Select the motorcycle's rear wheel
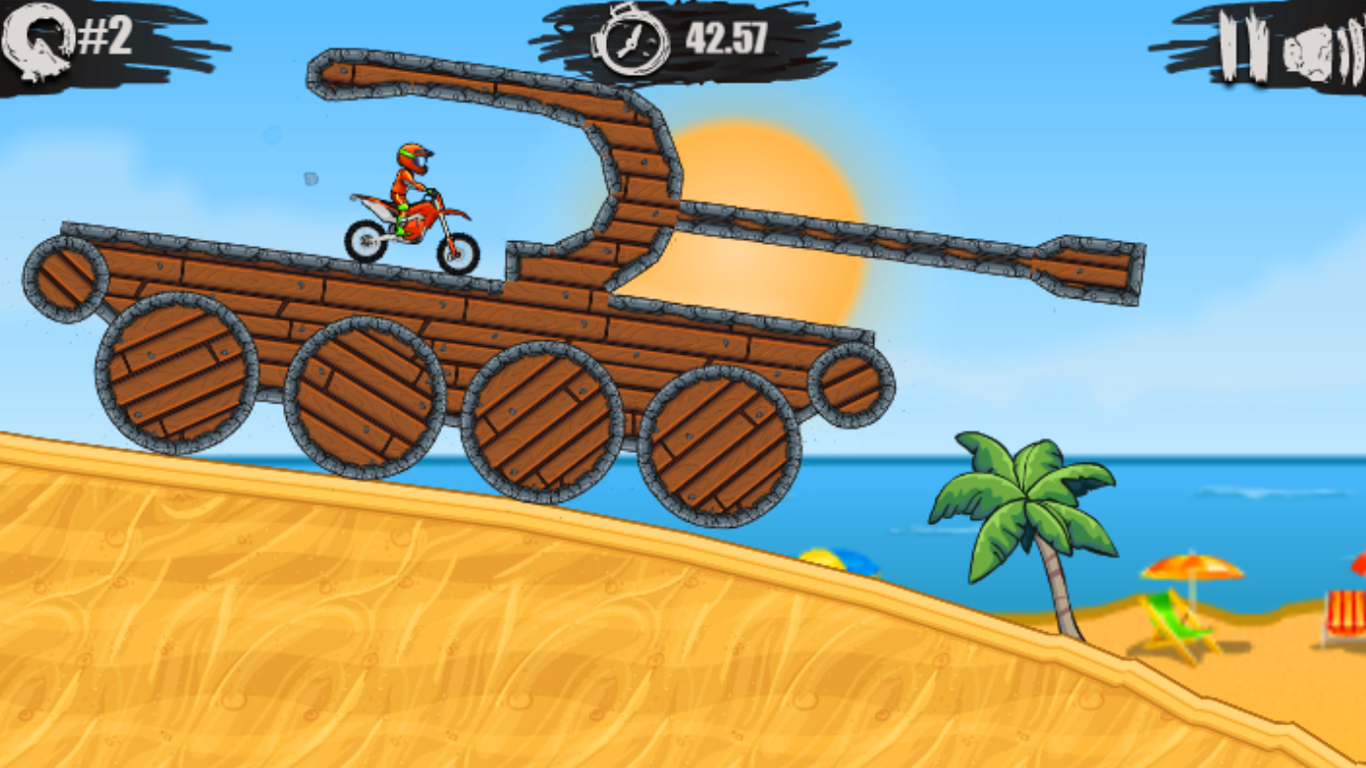 [365, 240]
